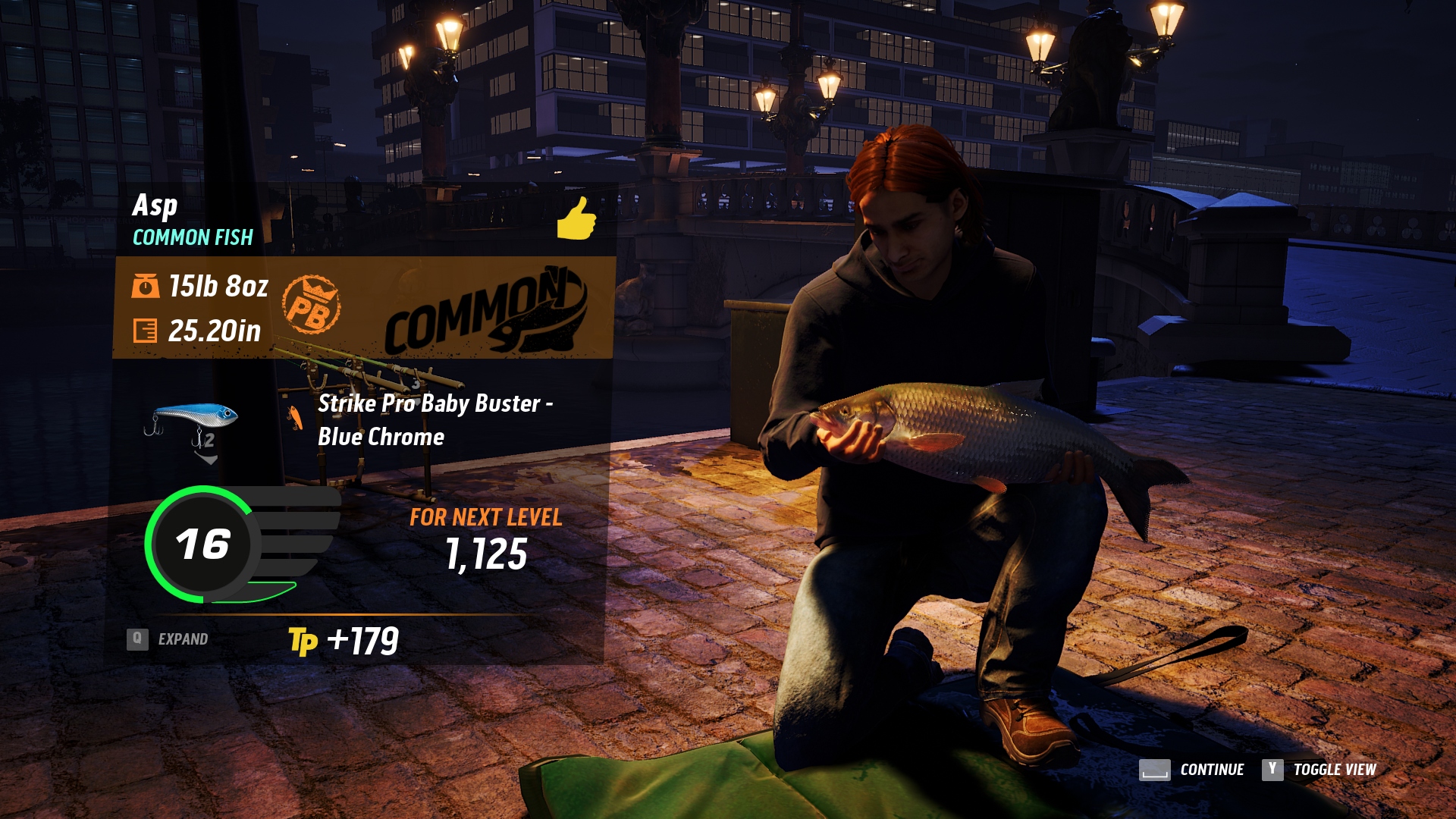The width and height of the screenshot is (1456, 819).
Task: Continue past the catch summary
Action: pos(1192,770)
